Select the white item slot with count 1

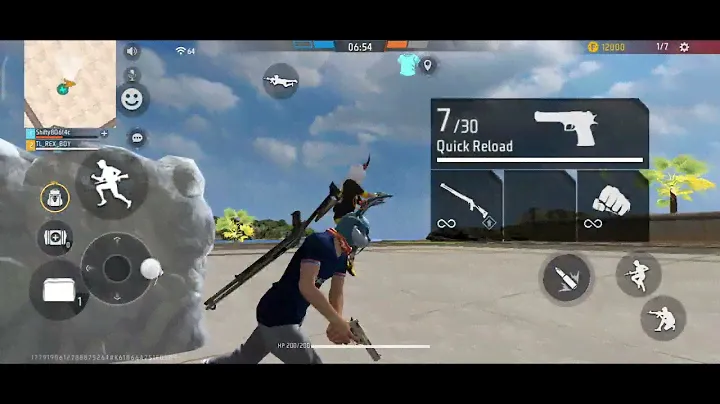coord(60,291)
